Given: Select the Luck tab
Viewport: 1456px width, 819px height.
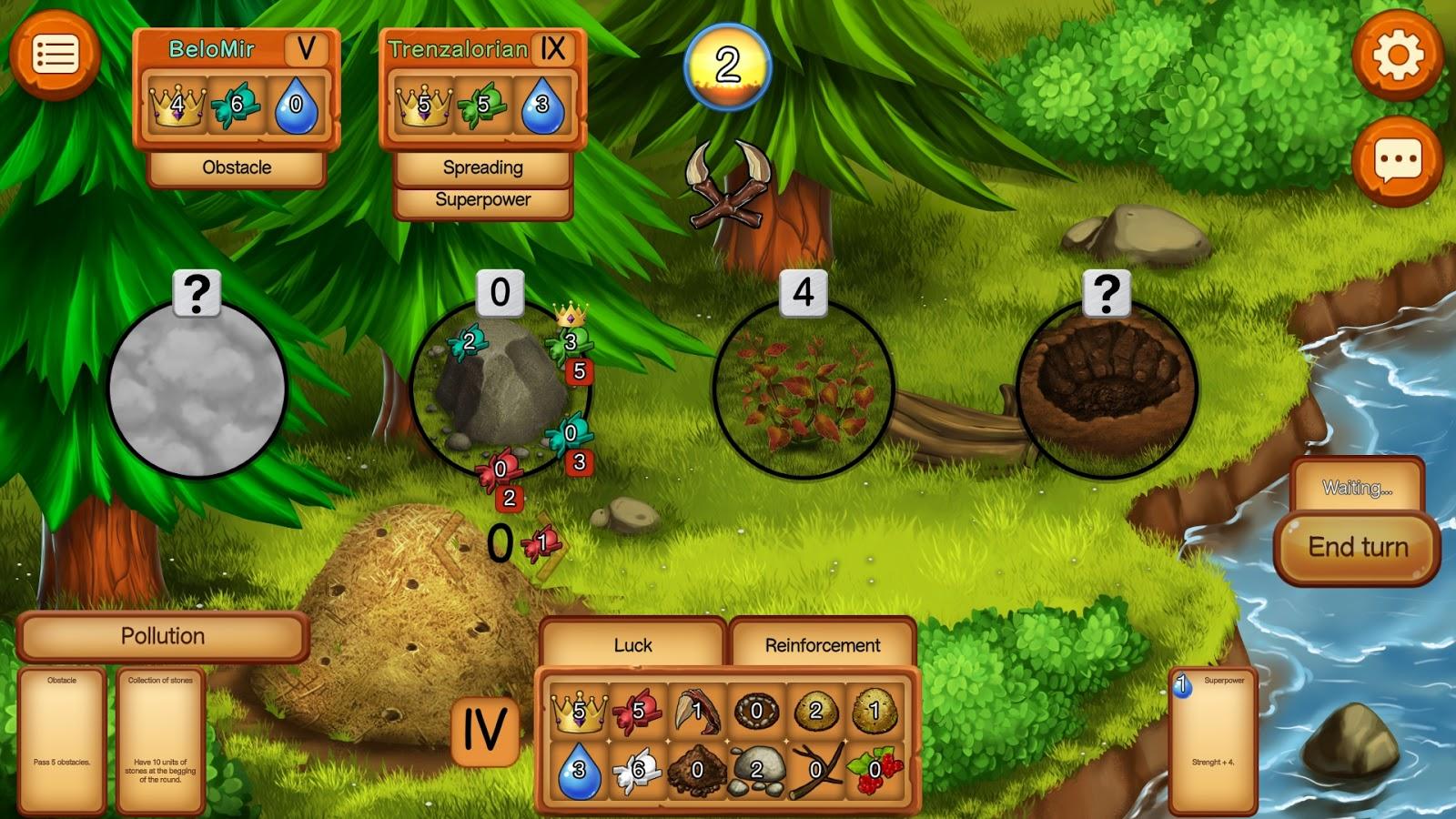Looking at the screenshot, I should (632, 645).
